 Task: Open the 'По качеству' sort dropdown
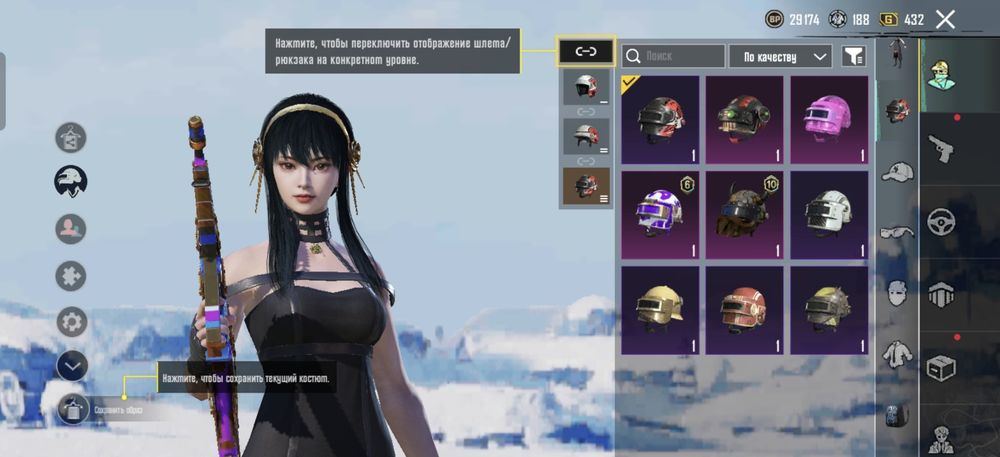coord(780,56)
